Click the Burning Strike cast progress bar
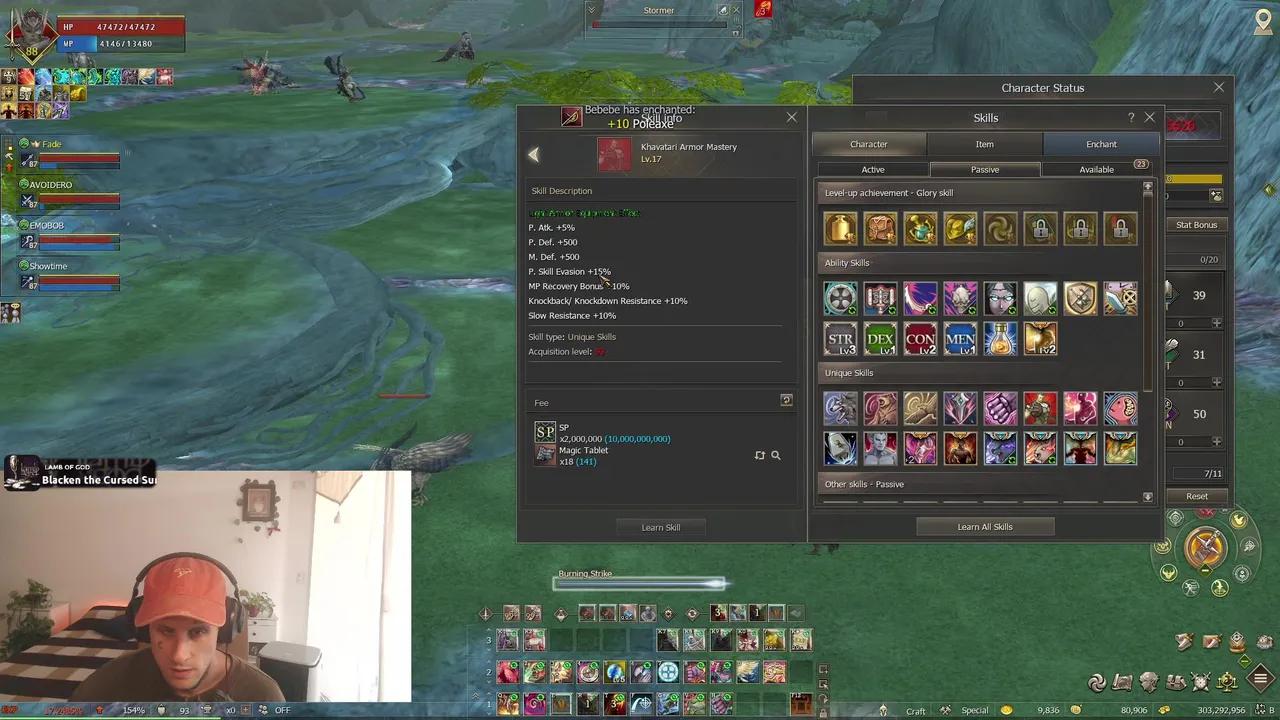The height and width of the screenshot is (720, 1280). [640, 584]
